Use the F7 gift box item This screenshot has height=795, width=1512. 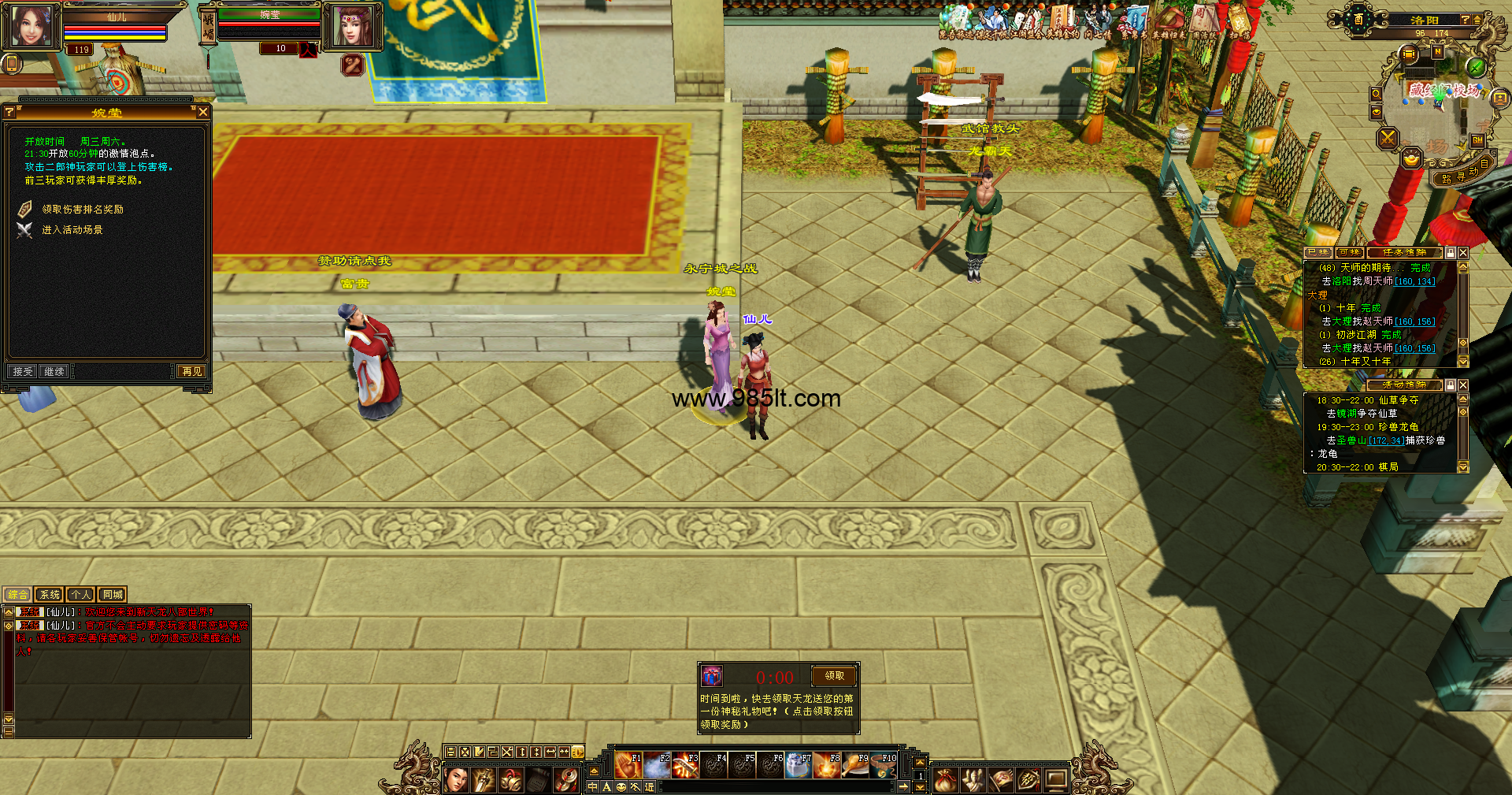(798, 765)
